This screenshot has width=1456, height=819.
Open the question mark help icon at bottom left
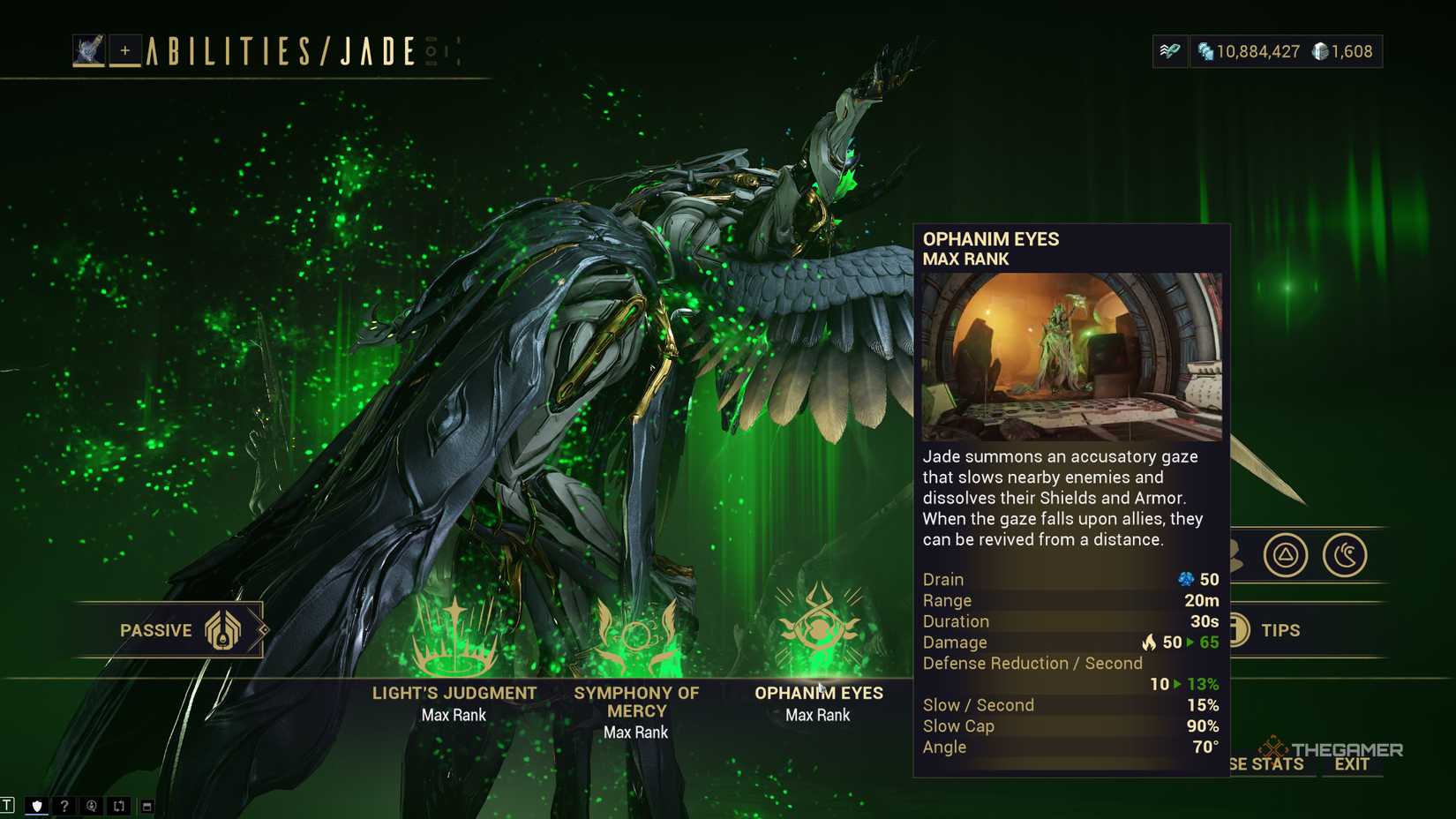(64, 806)
